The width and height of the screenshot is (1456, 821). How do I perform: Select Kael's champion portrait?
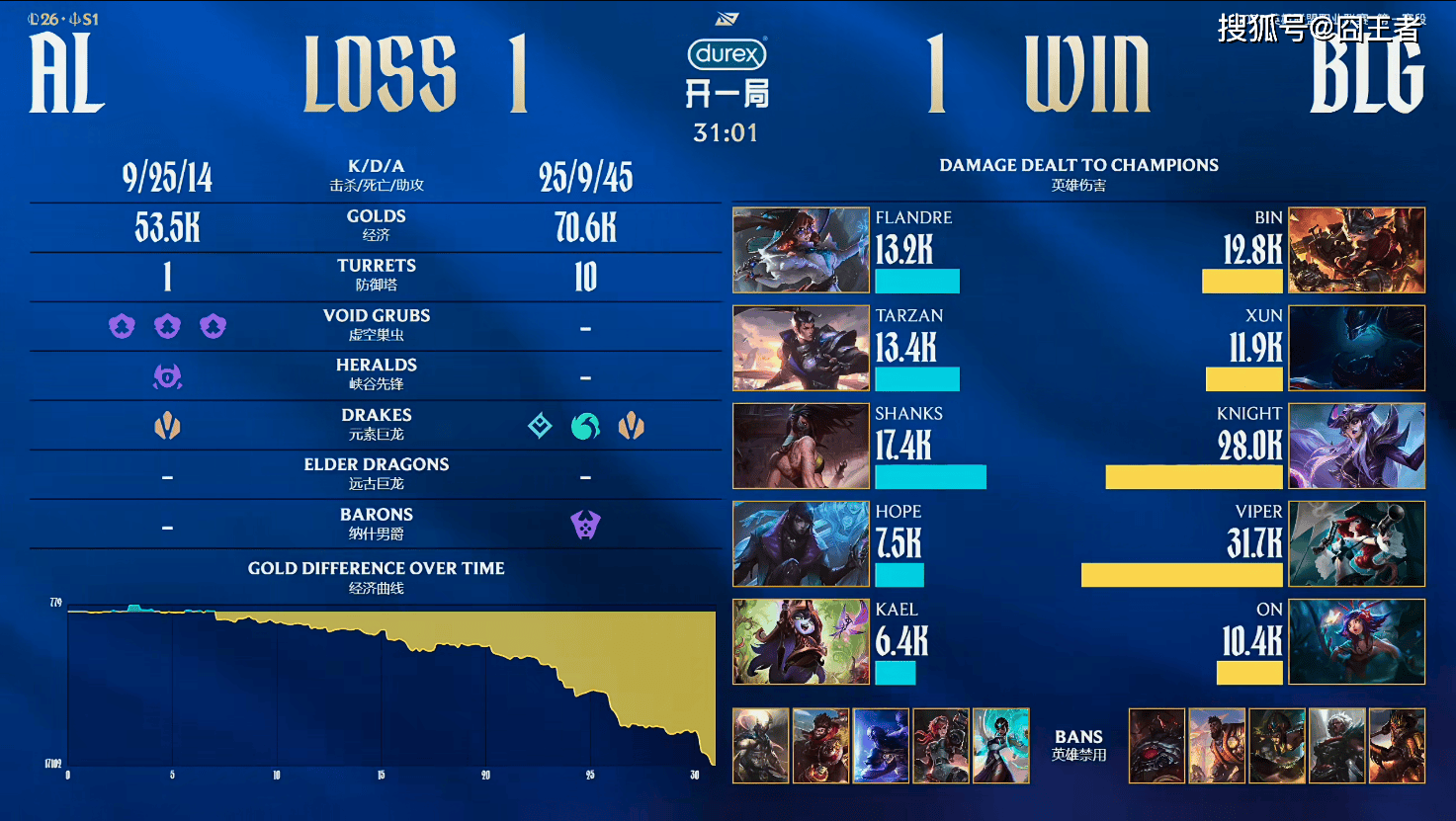801,641
